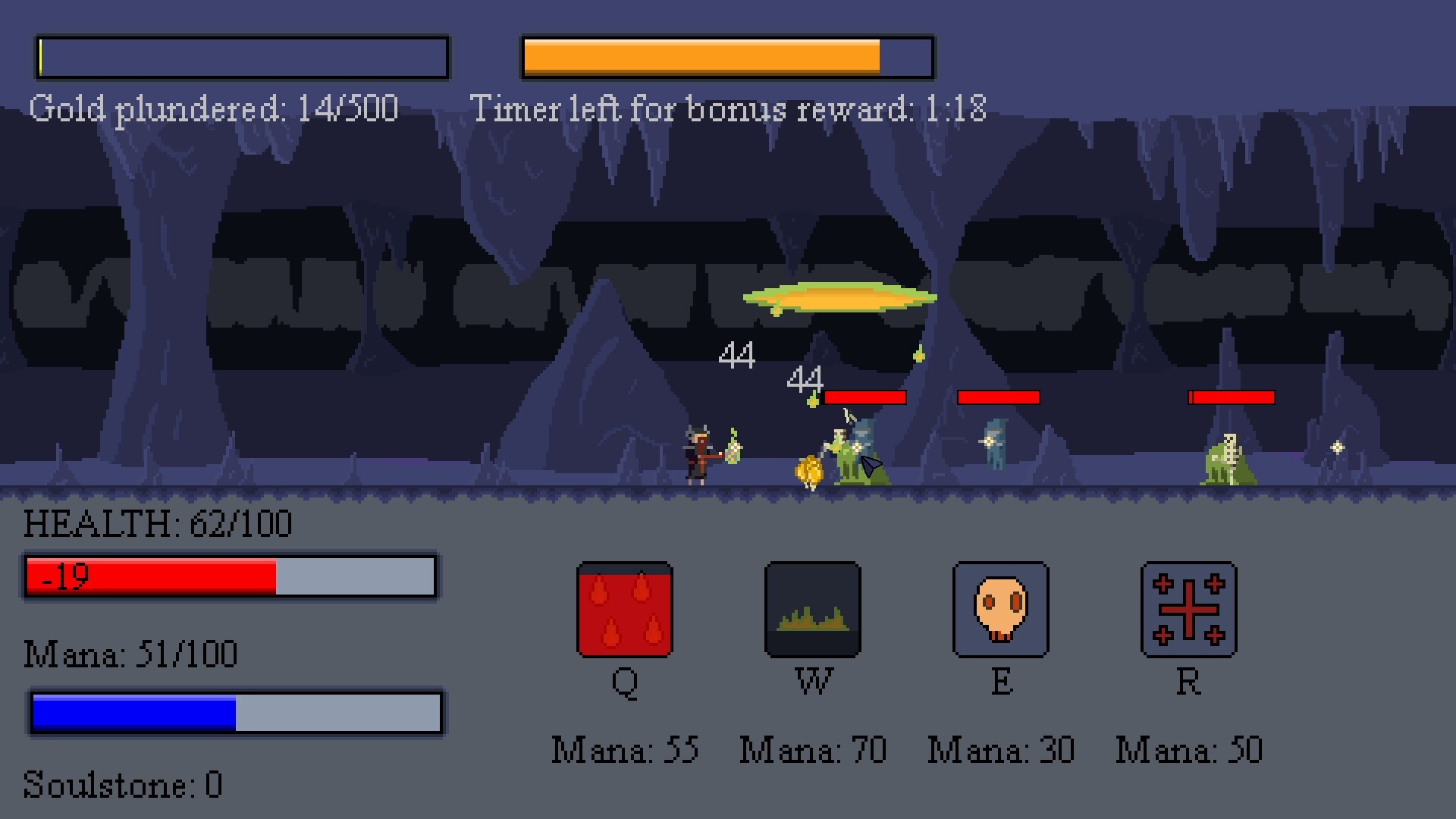
Task: Select the Gold plundered: 14/500 text
Action: click(213, 108)
